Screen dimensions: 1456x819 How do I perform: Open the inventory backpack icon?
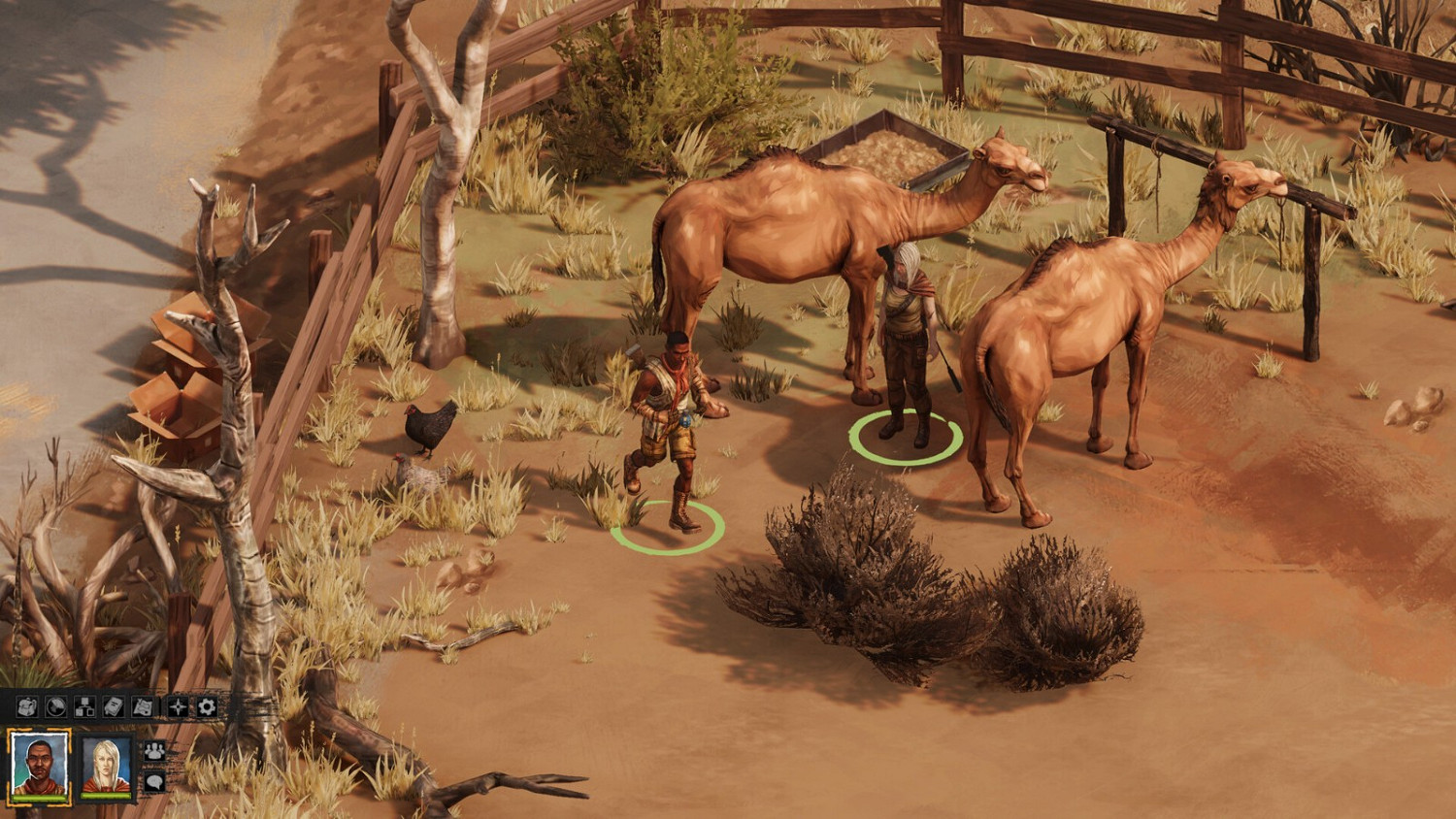click(26, 706)
